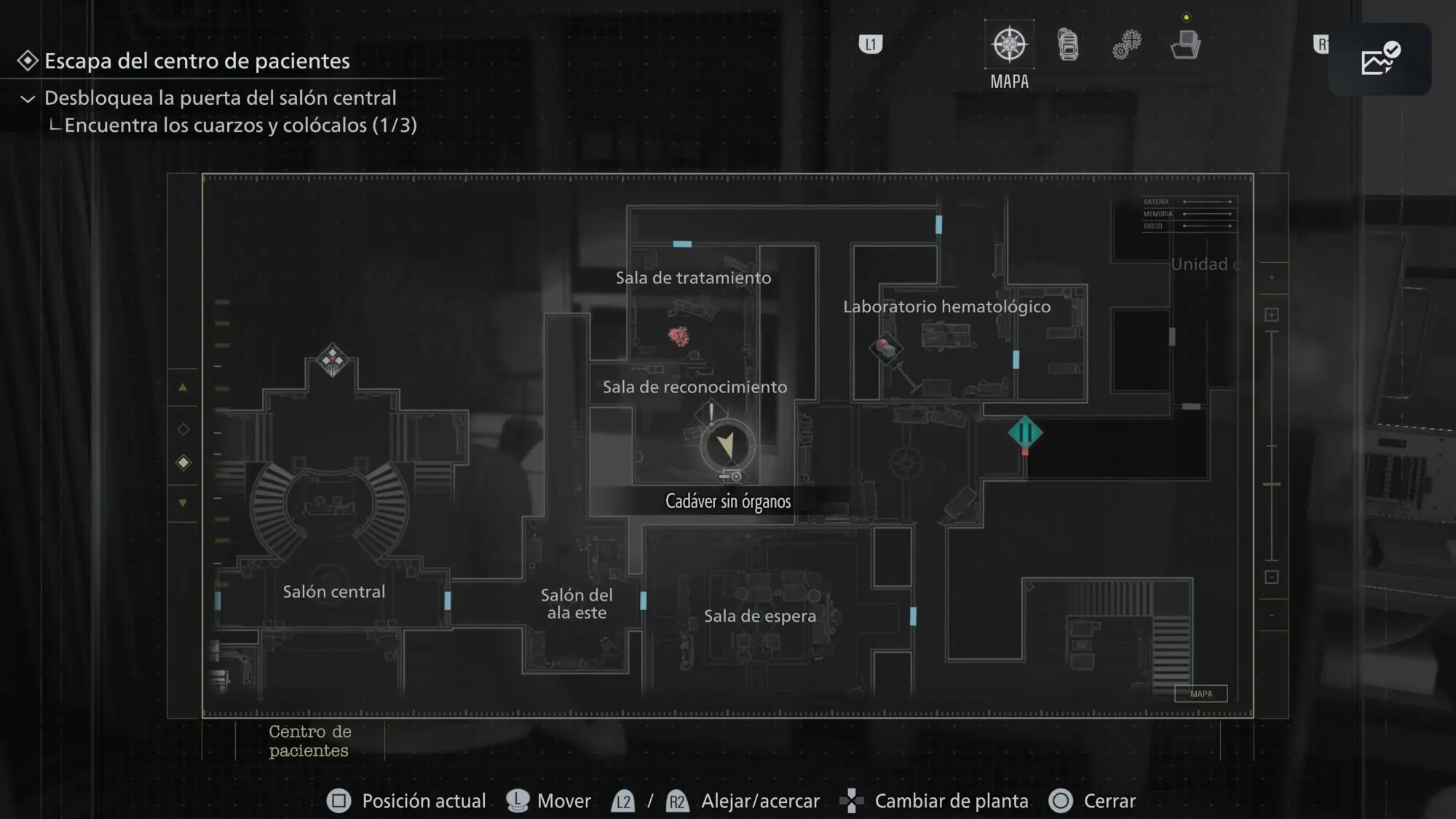Click the teal diamond door marker
Image resolution: width=1456 pixels, height=819 pixels.
tap(1025, 433)
